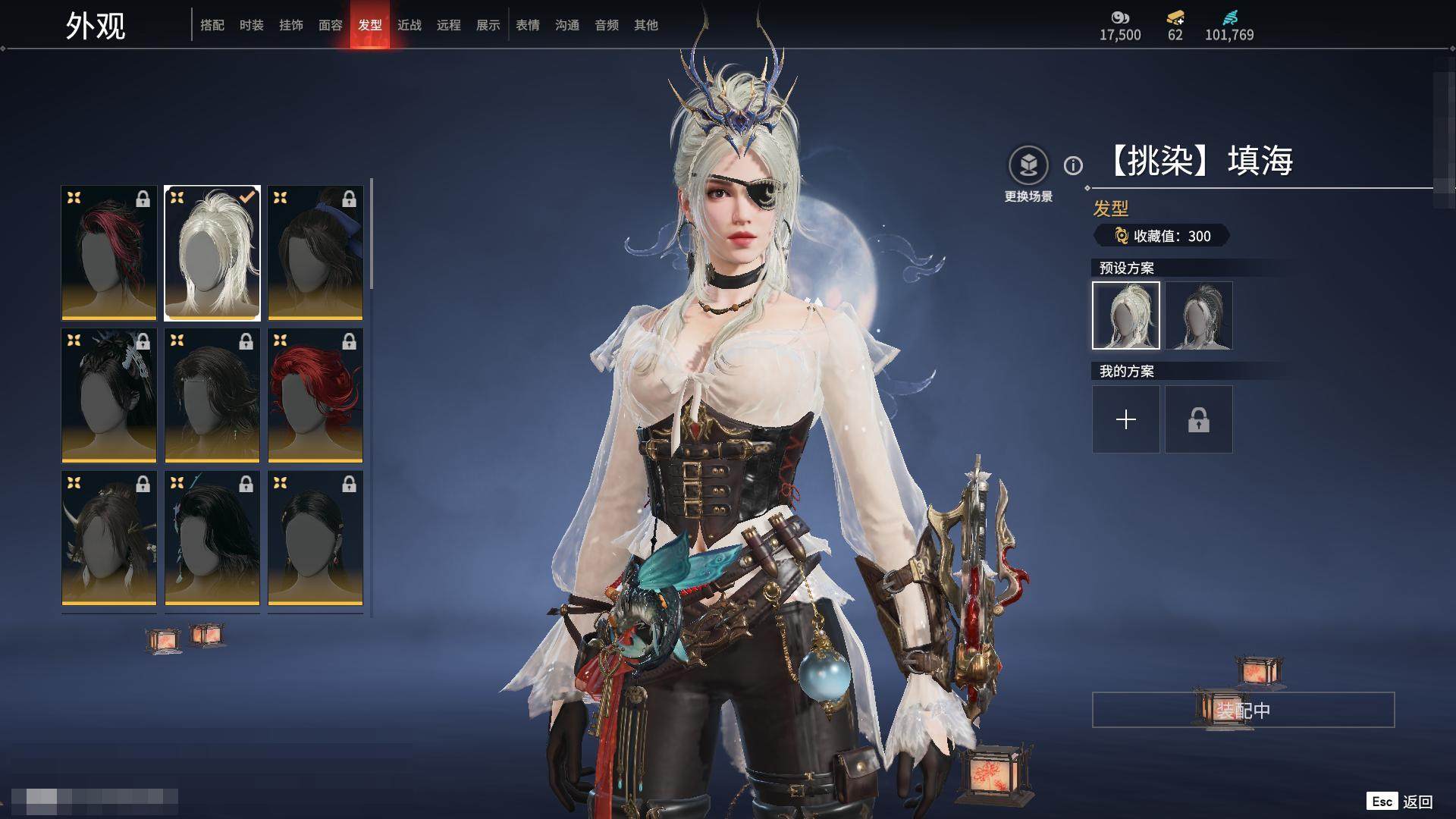Select the black and red streaked hairstyle
This screenshot has height=819, width=1456.
point(109,253)
